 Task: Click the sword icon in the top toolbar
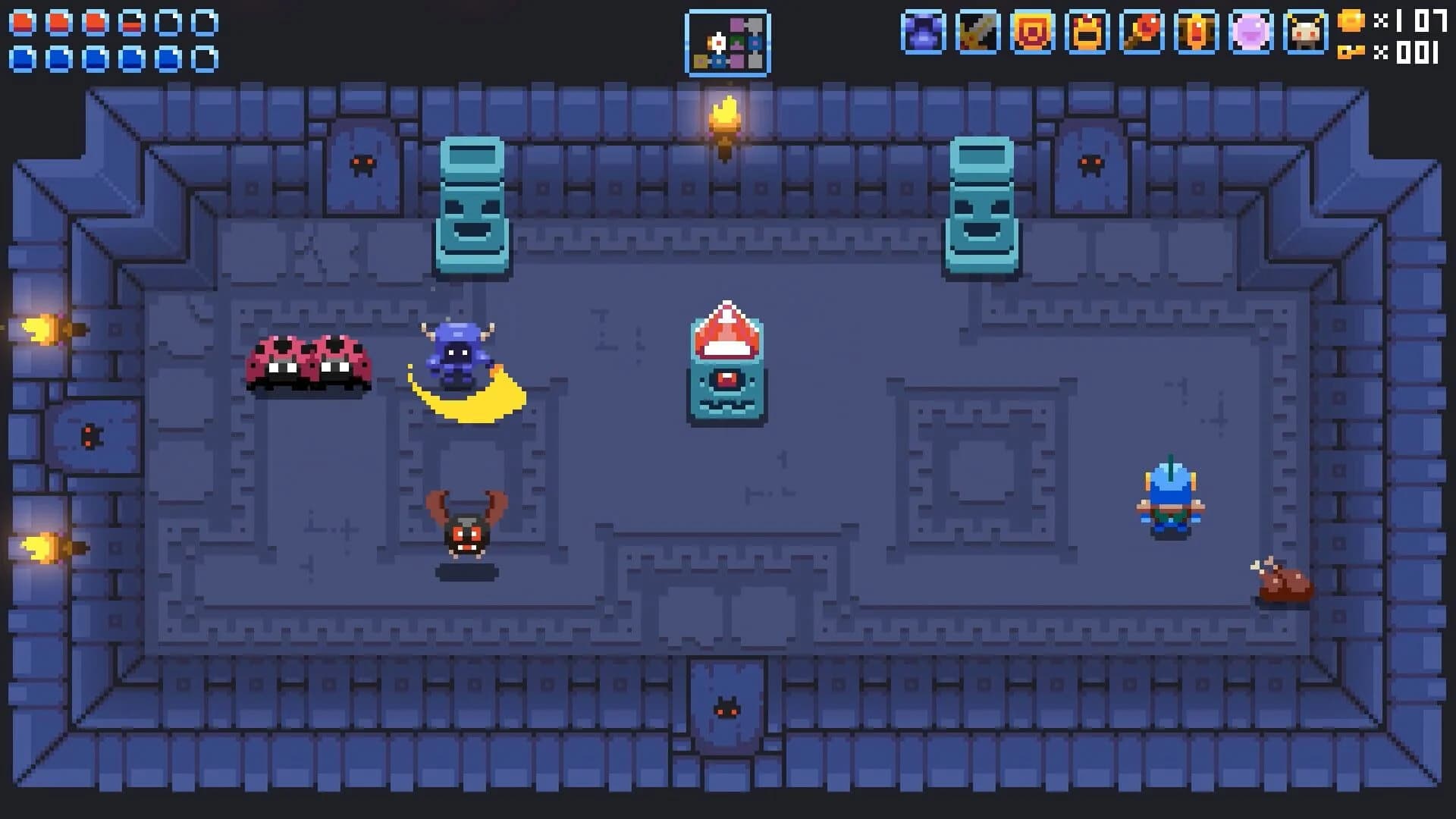[976, 30]
